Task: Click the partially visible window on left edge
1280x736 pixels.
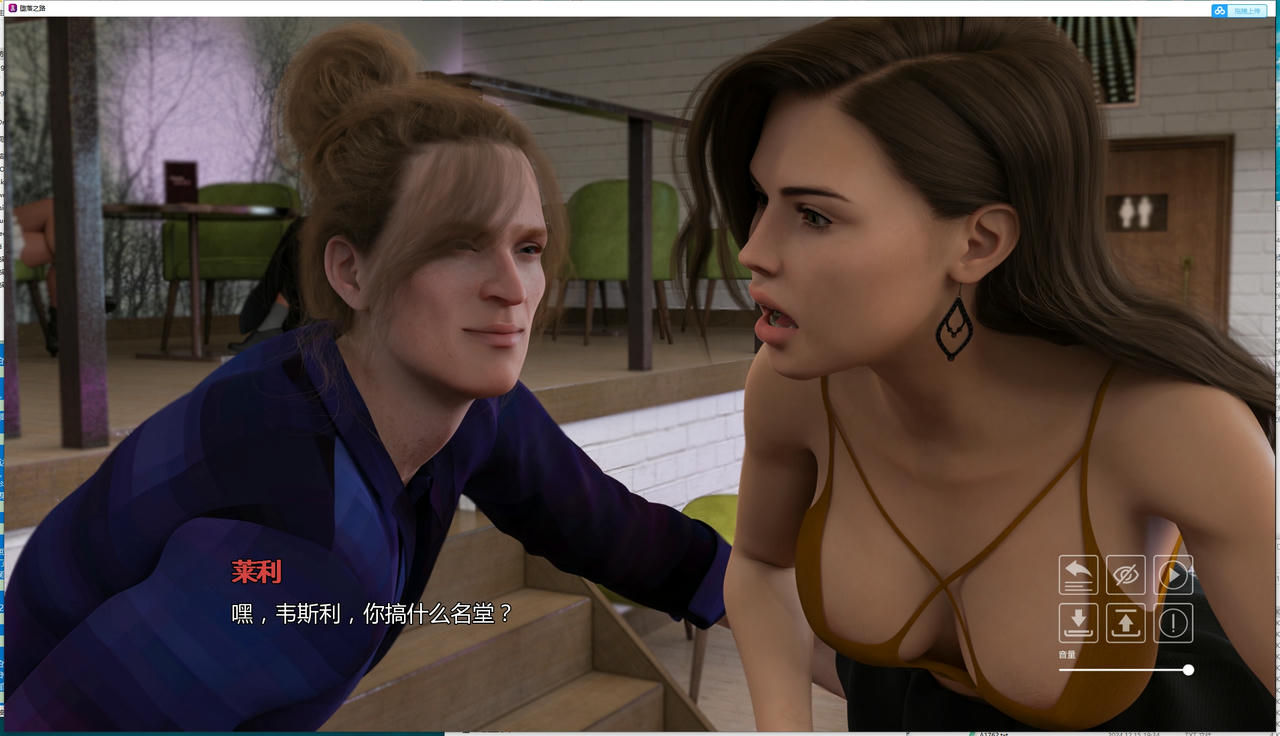Action: (x=3, y=350)
